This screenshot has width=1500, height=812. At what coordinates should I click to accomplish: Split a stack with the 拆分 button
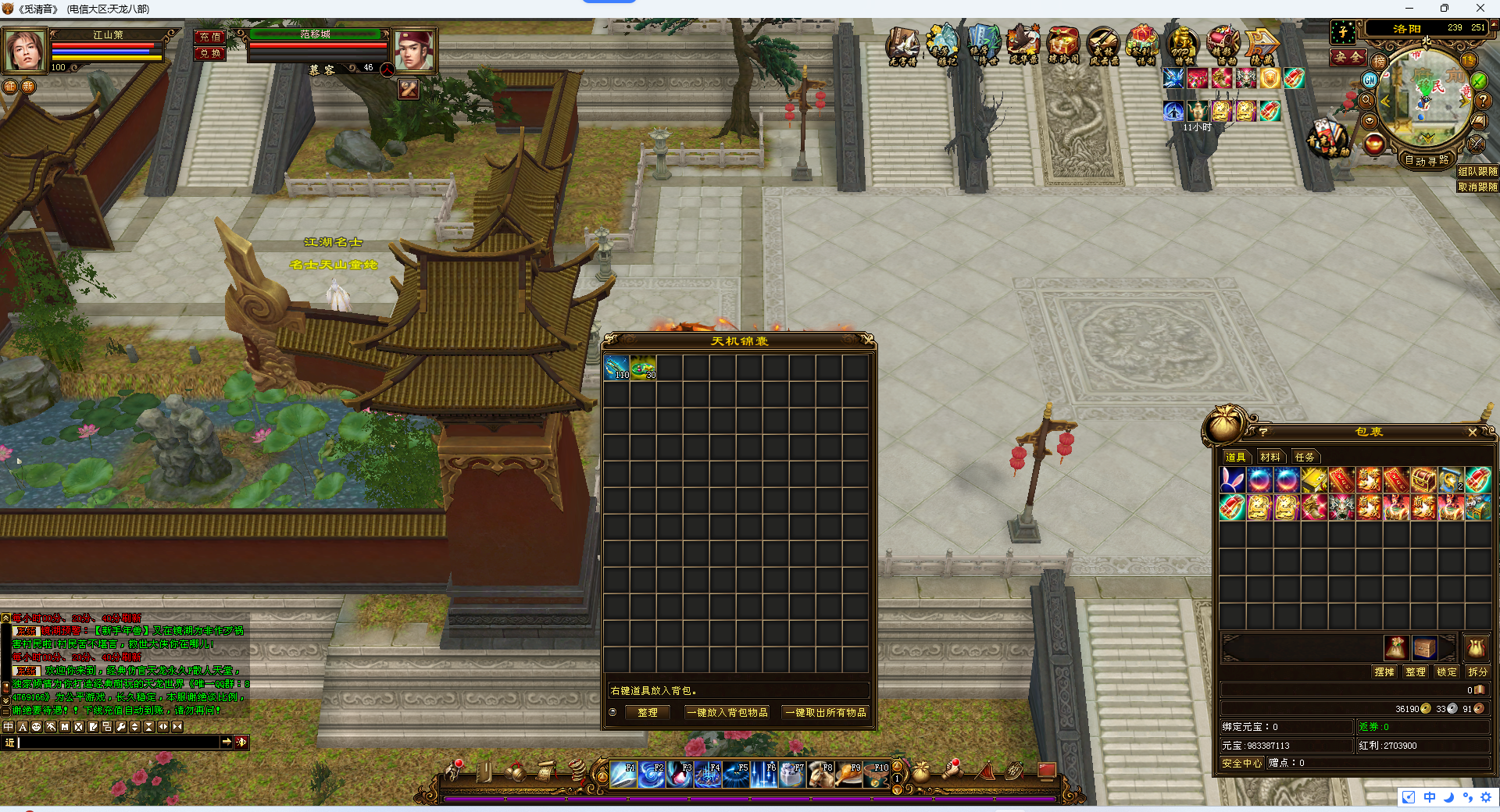point(1477,671)
